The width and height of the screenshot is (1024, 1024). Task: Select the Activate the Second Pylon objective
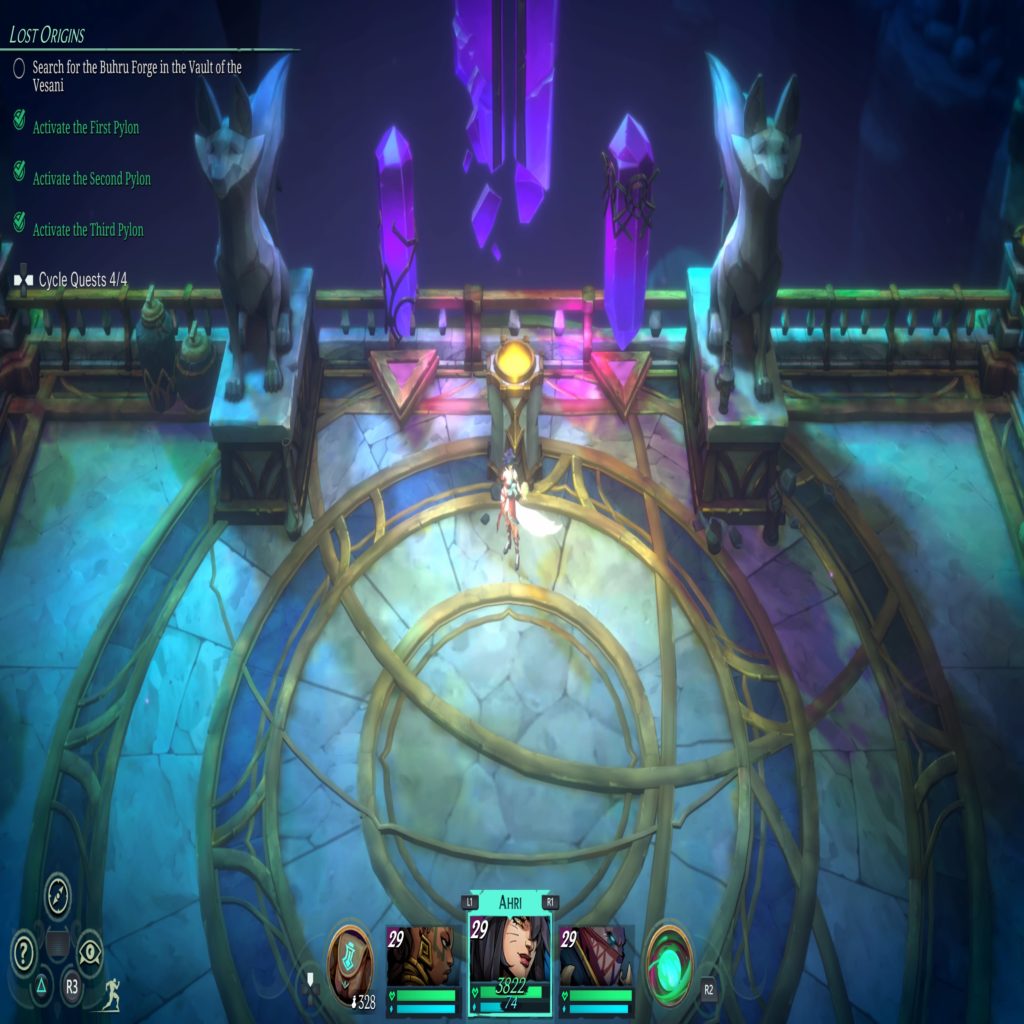click(x=91, y=179)
